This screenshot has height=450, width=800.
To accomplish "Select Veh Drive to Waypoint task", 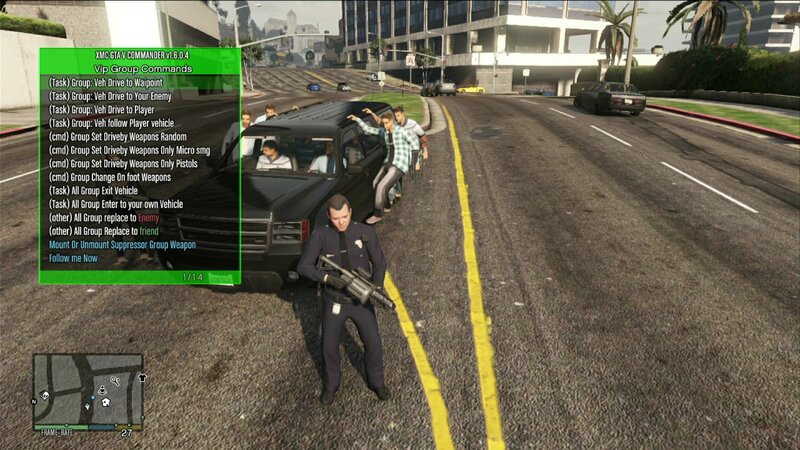I will click(x=105, y=83).
